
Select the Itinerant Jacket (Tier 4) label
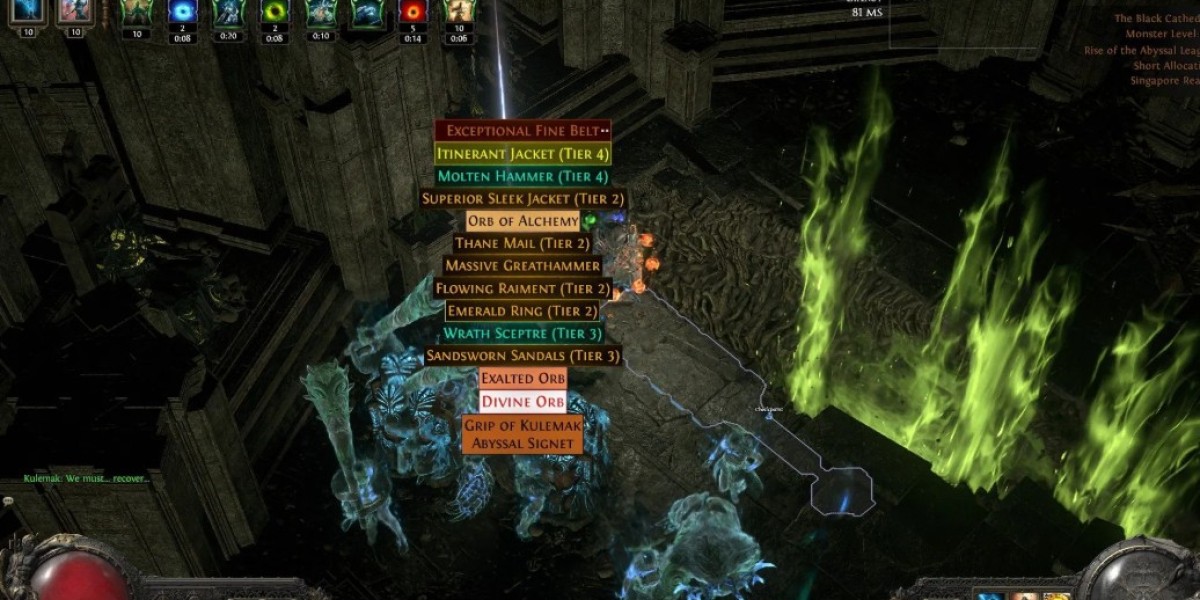[x=523, y=154]
